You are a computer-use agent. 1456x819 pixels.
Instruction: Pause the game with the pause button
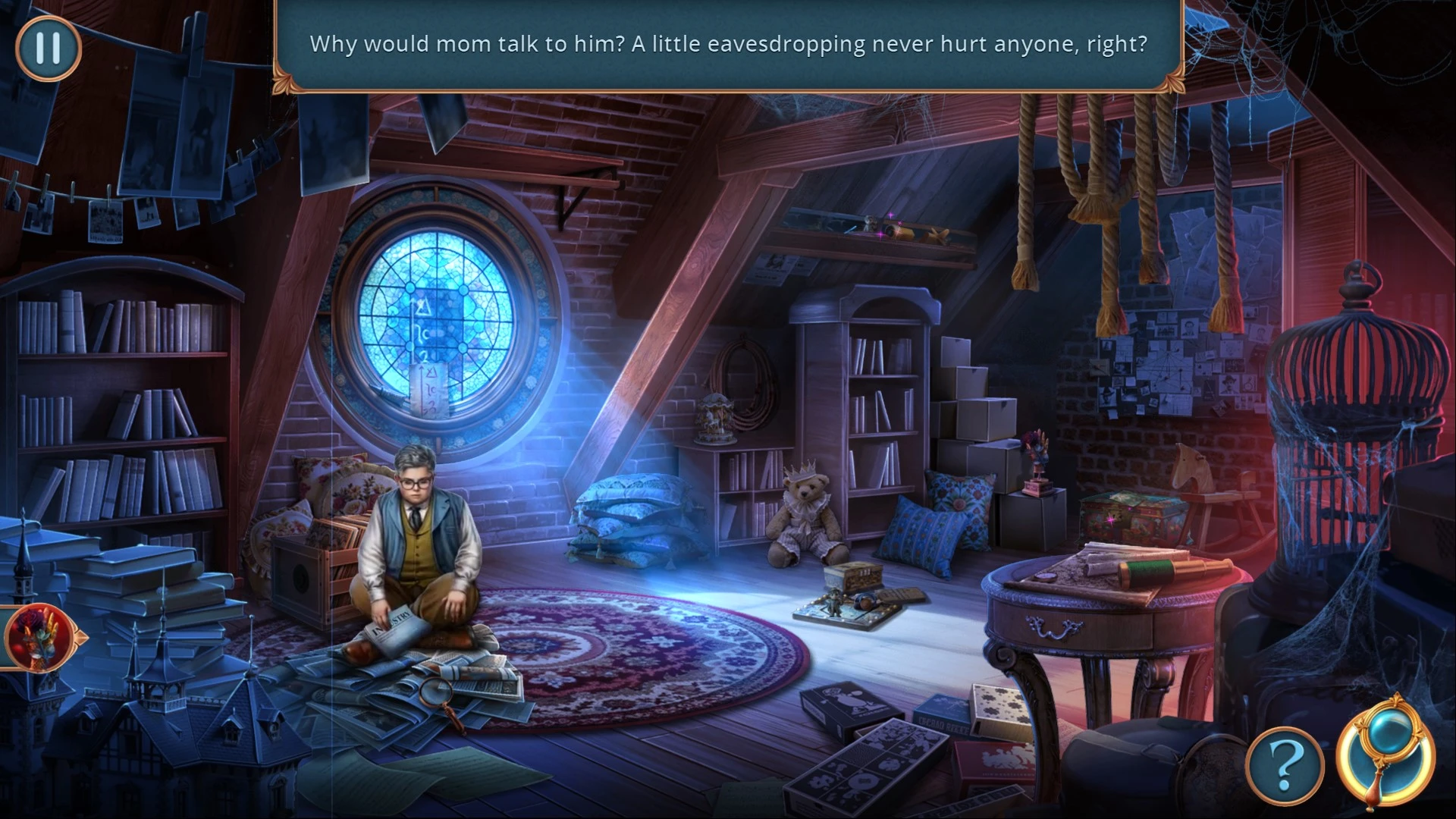(x=48, y=48)
